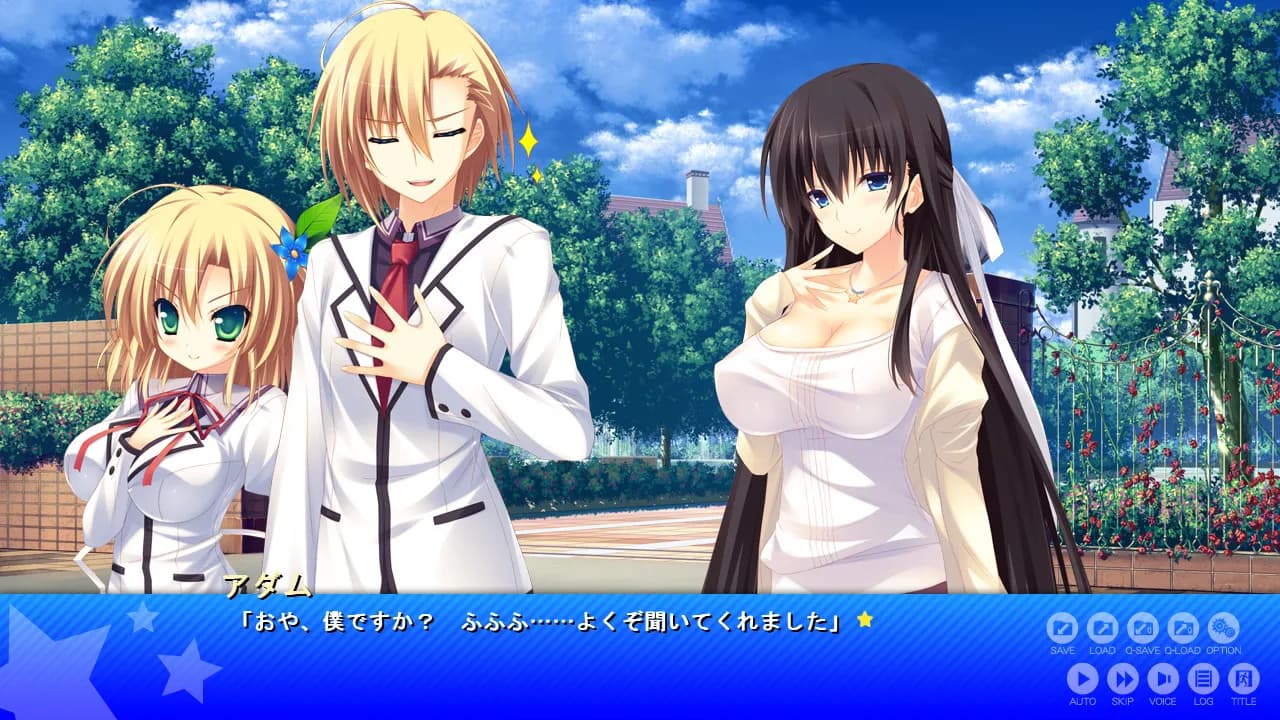Return to the TITLE screen
Image resolution: width=1280 pixels, height=720 pixels.
(1243, 679)
